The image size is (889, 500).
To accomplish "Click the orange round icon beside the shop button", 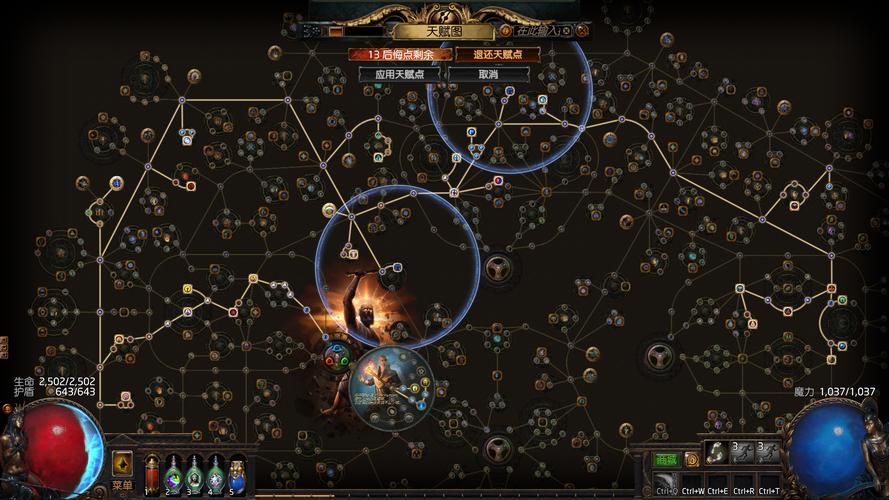I will pyautogui.click(x=691, y=459).
